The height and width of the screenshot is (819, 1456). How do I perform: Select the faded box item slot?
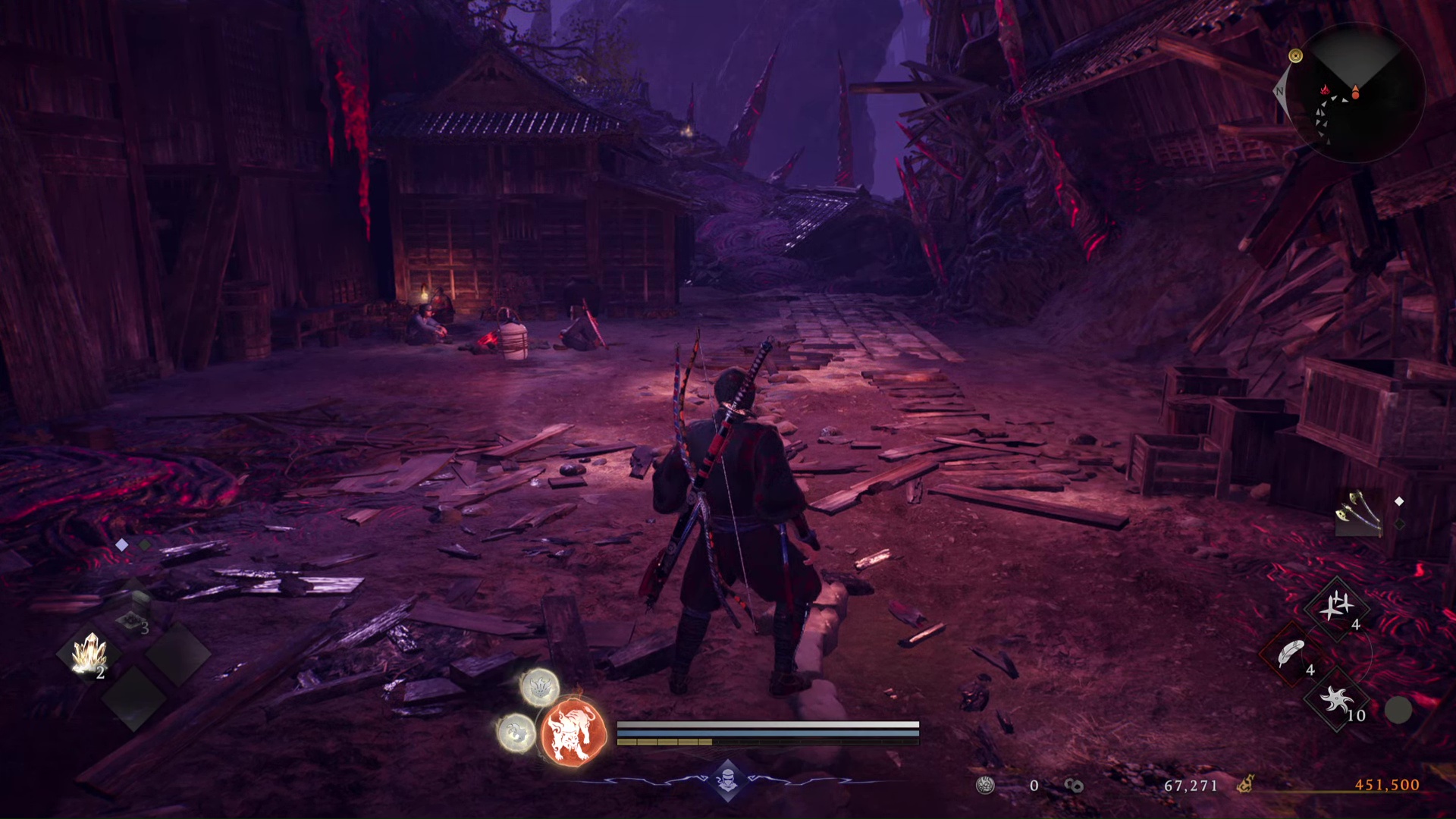(x=132, y=616)
